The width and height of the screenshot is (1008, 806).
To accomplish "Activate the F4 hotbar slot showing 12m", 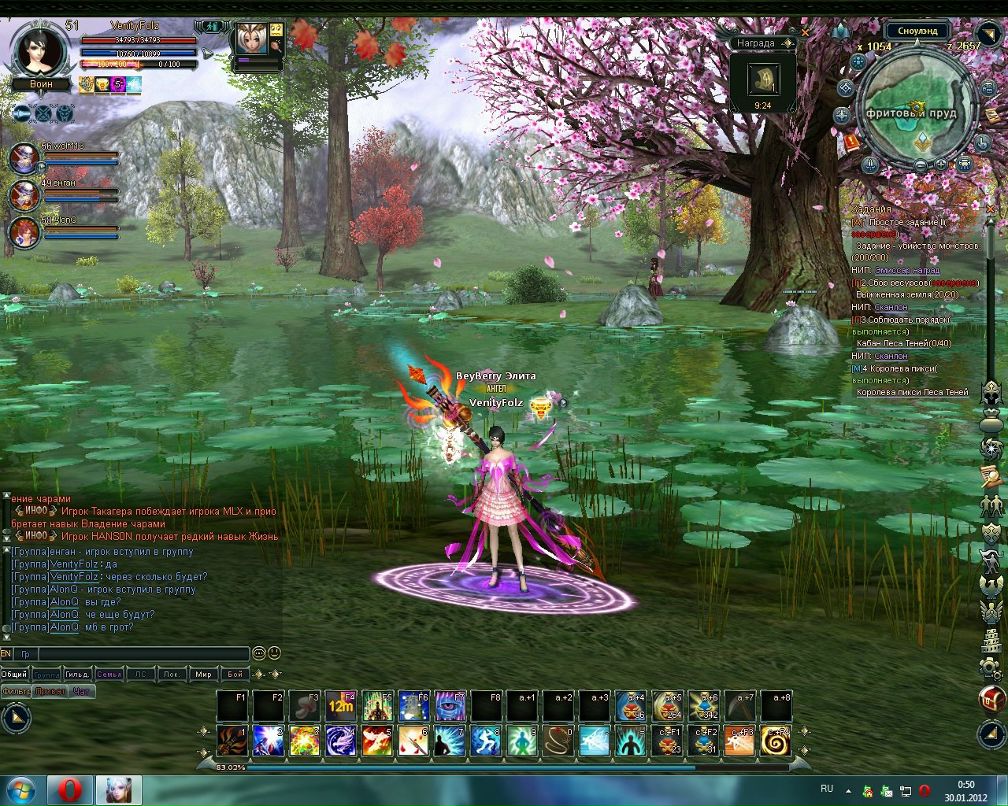I will point(341,706).
